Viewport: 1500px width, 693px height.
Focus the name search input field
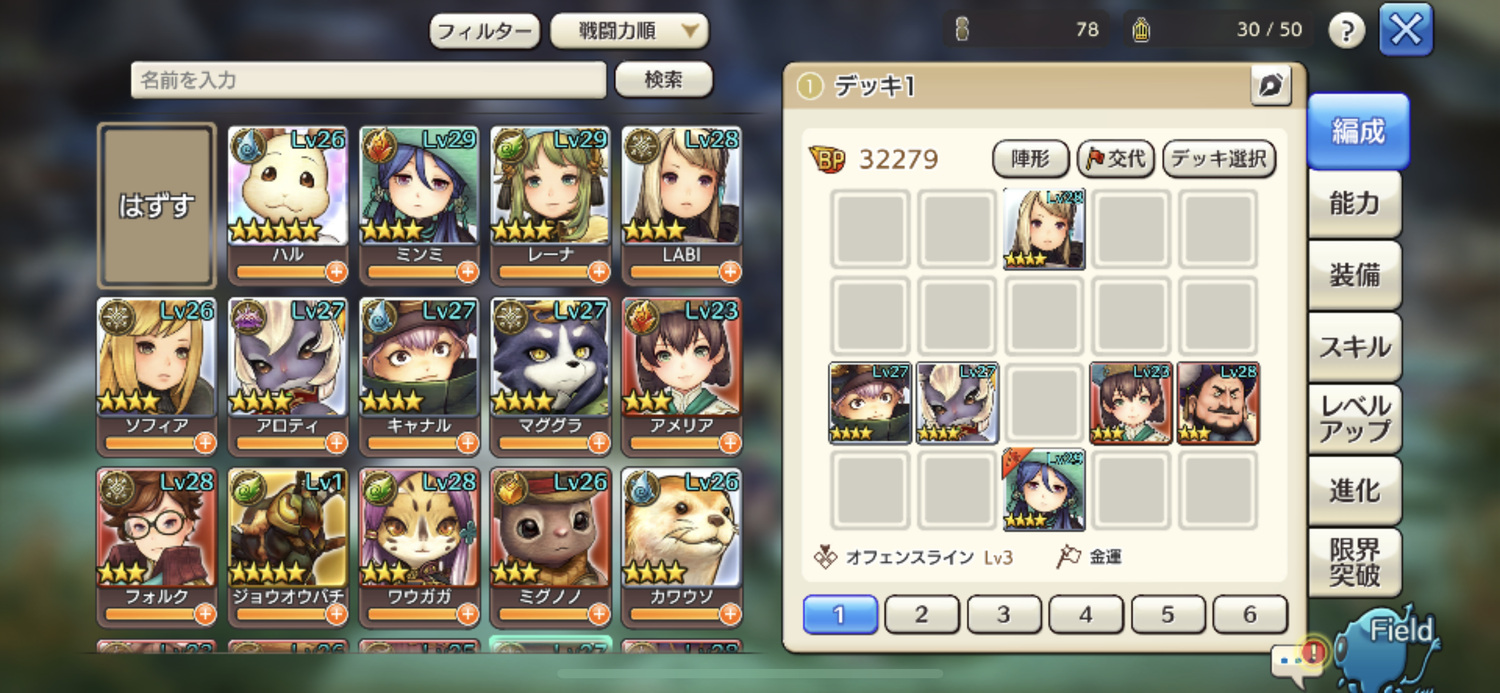coord(368,80)
